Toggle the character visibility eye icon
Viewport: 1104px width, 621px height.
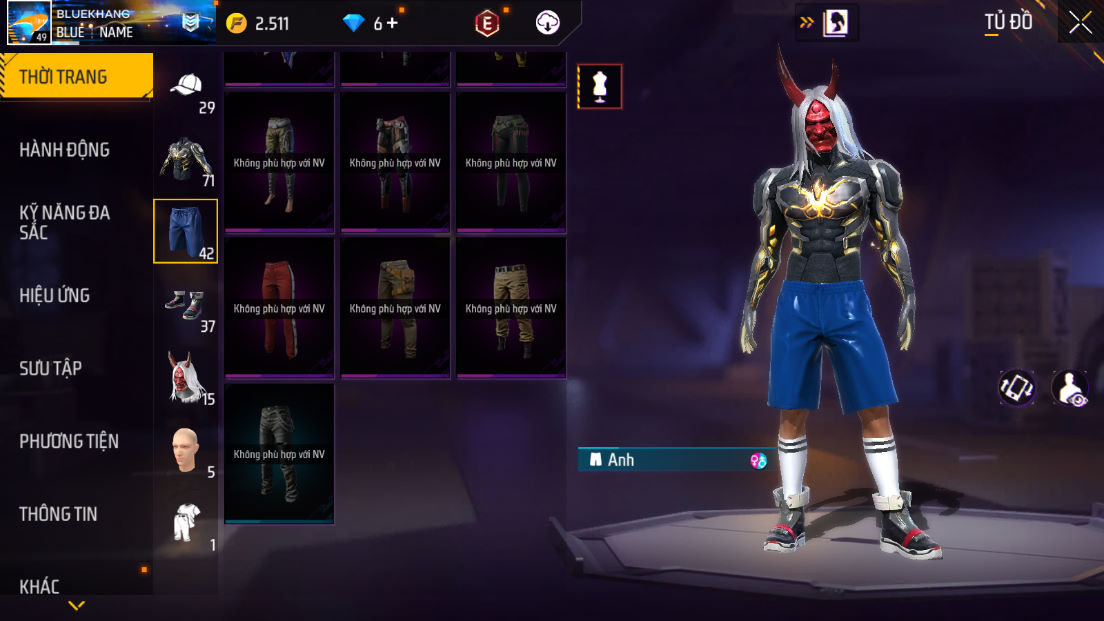pyautogui.click(x=1070, y=388)
